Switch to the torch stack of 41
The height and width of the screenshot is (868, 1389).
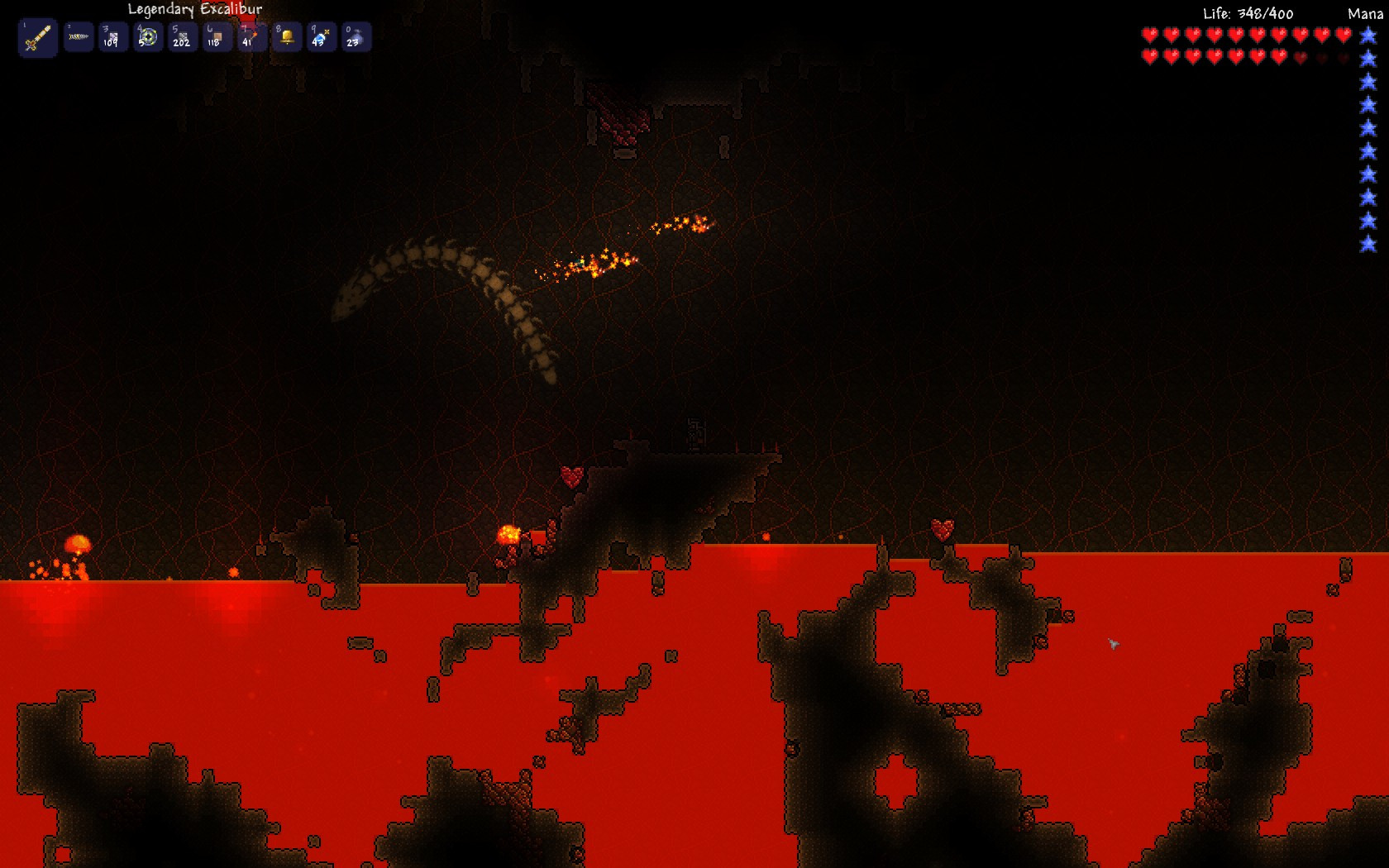click(x=252, y=37)
